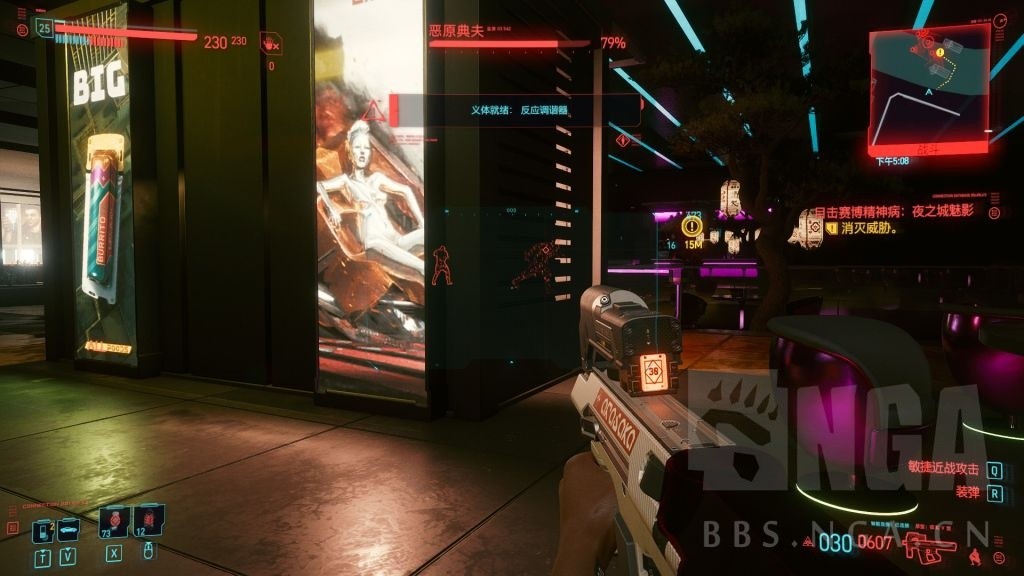Open the cyberpsycho sighting quest tracker
Viewport: 1024px width, 576px height.
pos(895,213)
